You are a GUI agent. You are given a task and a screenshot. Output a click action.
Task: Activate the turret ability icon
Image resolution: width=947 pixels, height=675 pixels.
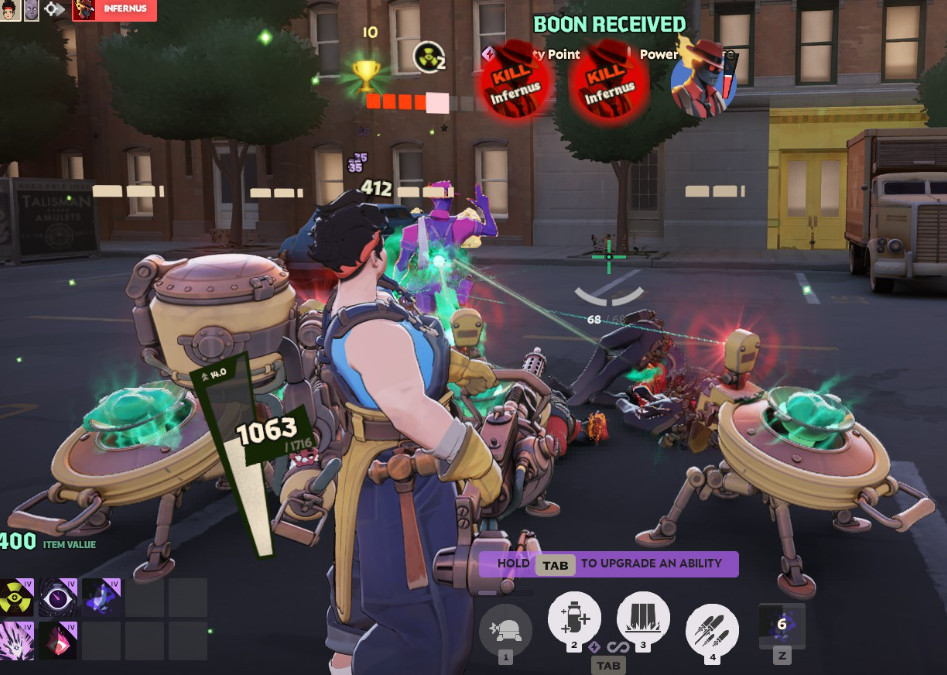[x=505, y=629]
